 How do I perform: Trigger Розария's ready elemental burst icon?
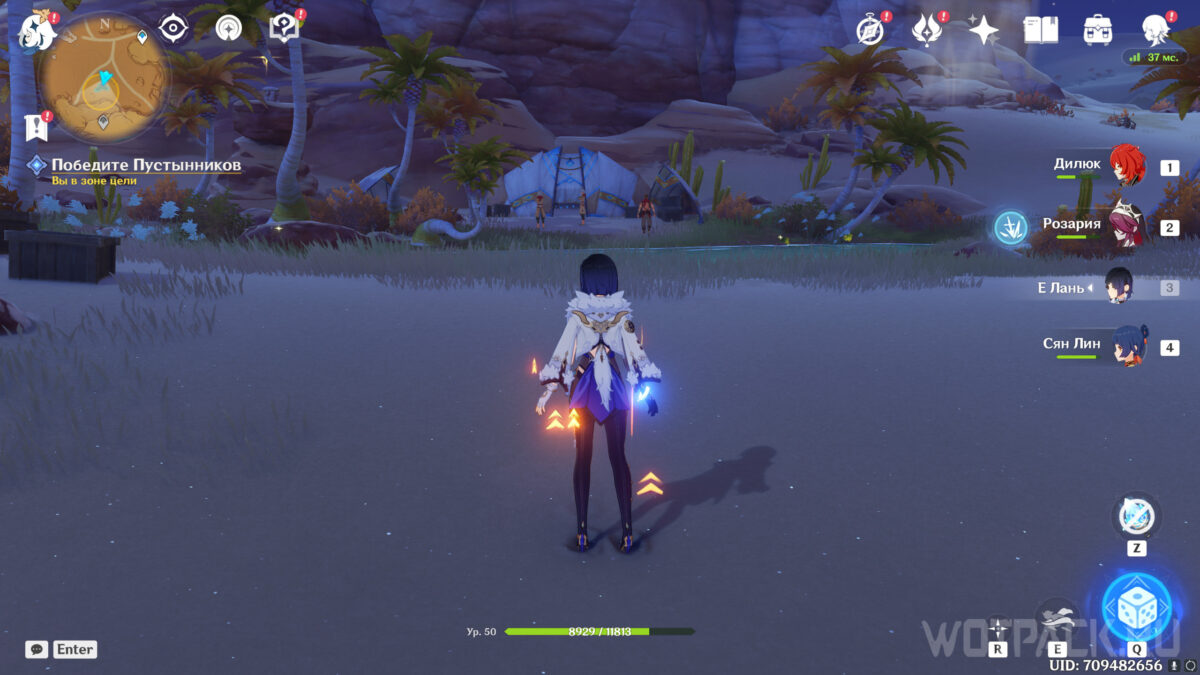1011,228
